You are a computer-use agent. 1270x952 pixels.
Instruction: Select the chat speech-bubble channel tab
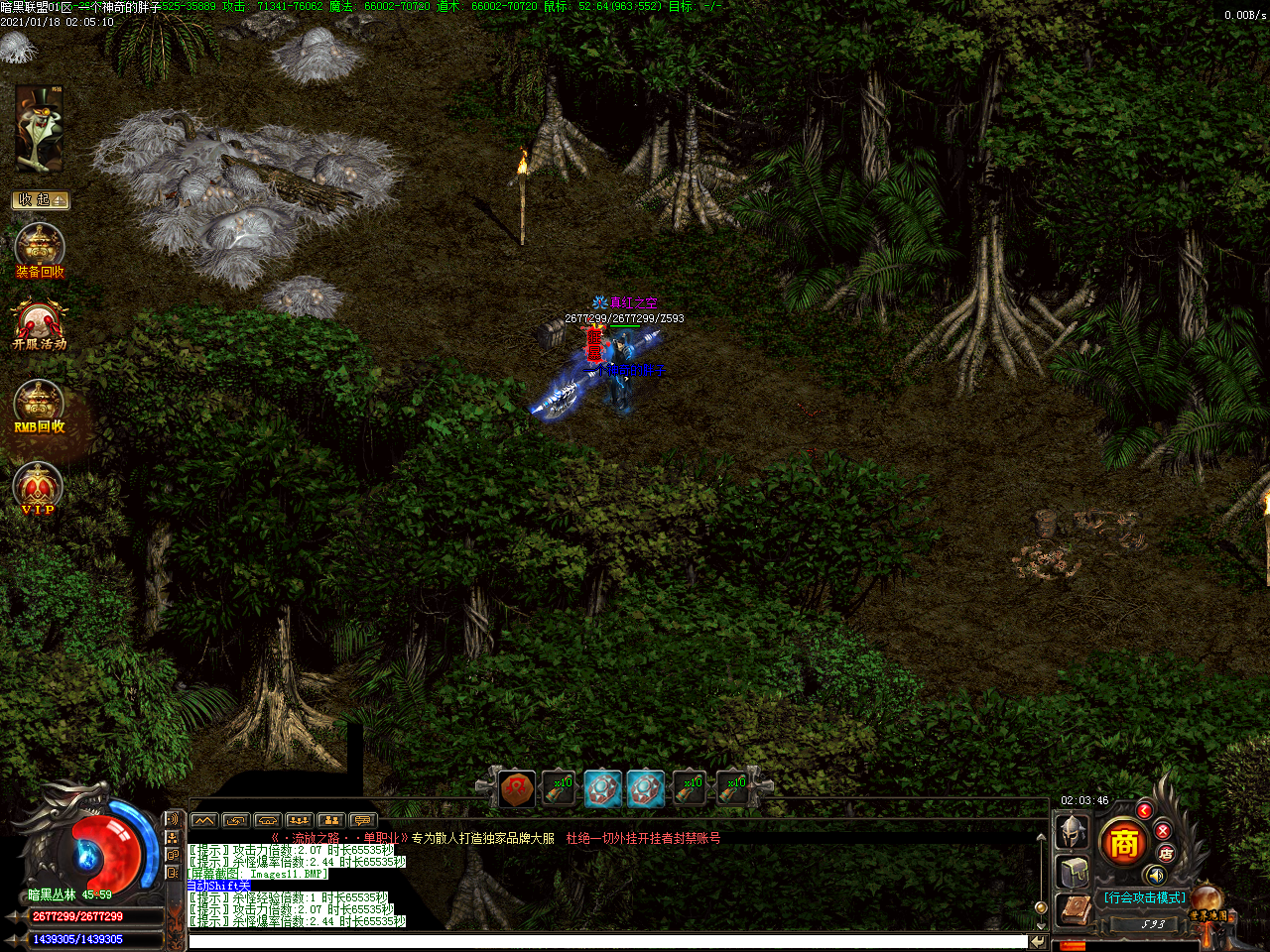(363, 821)
